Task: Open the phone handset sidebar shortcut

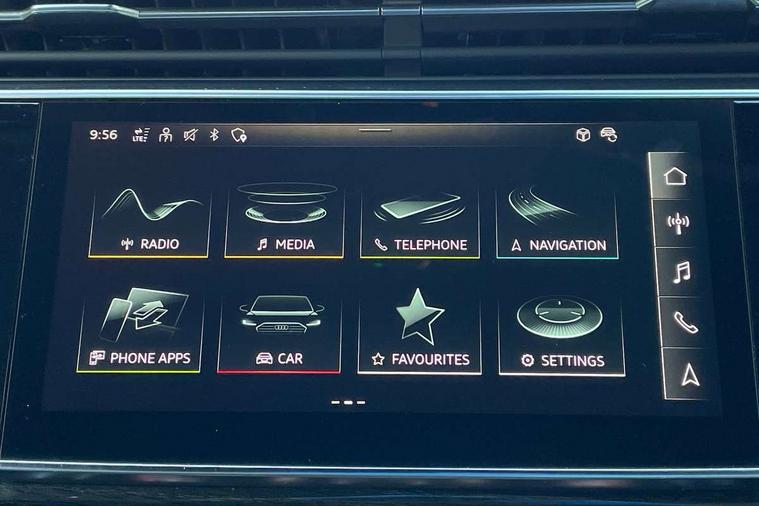Action: coord(683,322)
